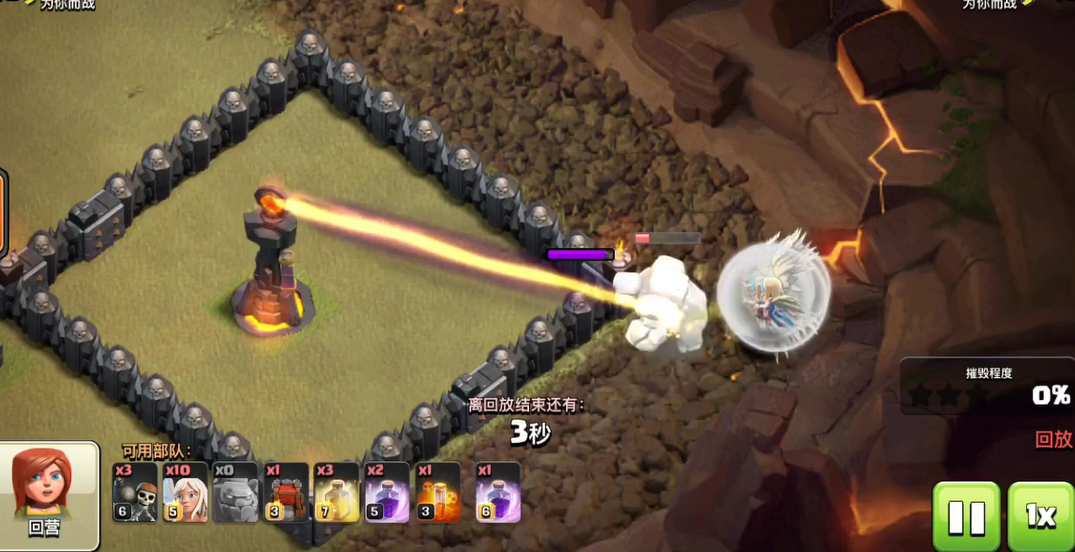This screenshot has width=1075, height=552.
Task: Choose the Healer troop slot
Action: 185,492
